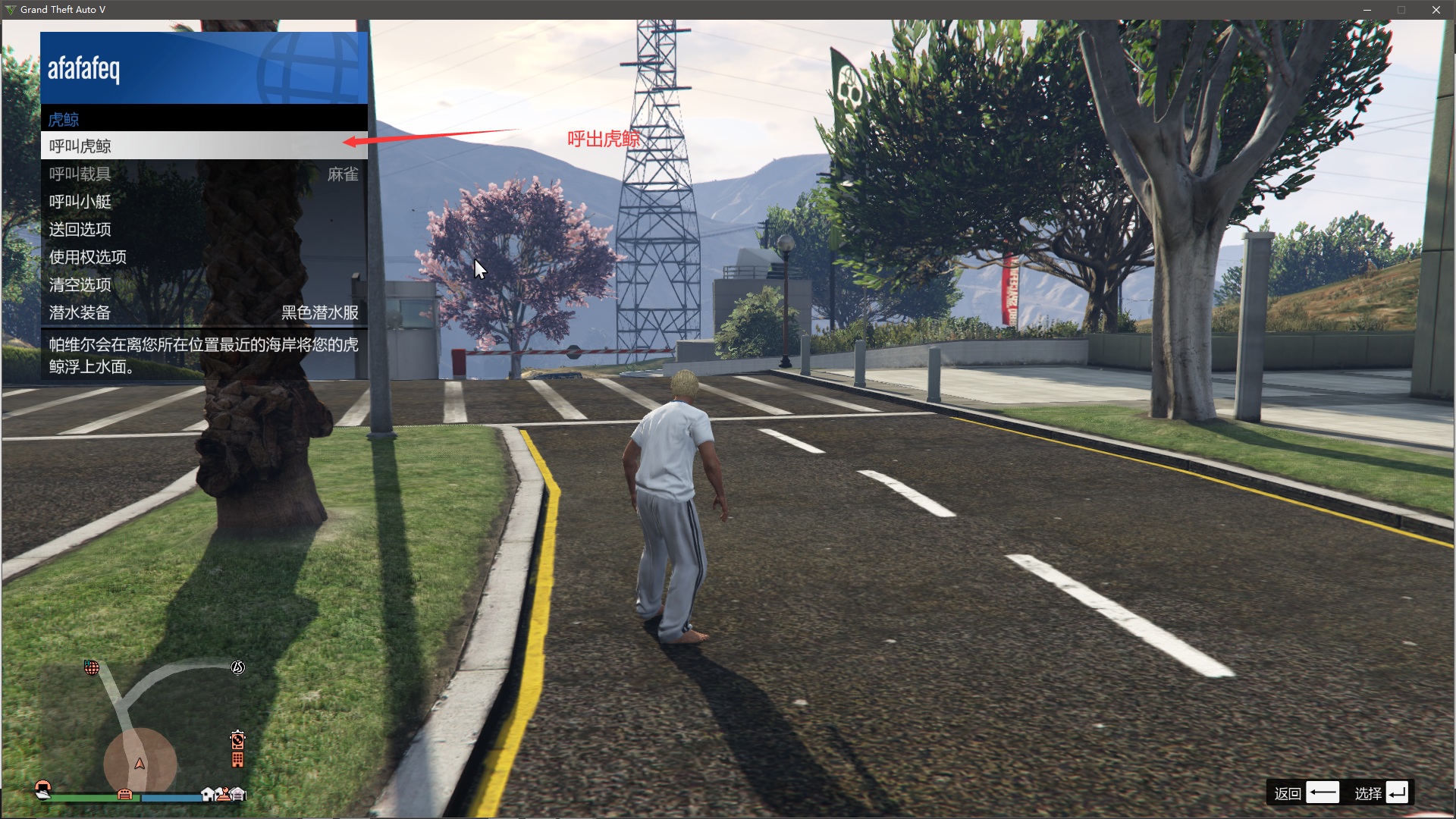Choose 清空选项 from the list
The height and width of the screenshot is (819, 1456).
click(203, 285)
